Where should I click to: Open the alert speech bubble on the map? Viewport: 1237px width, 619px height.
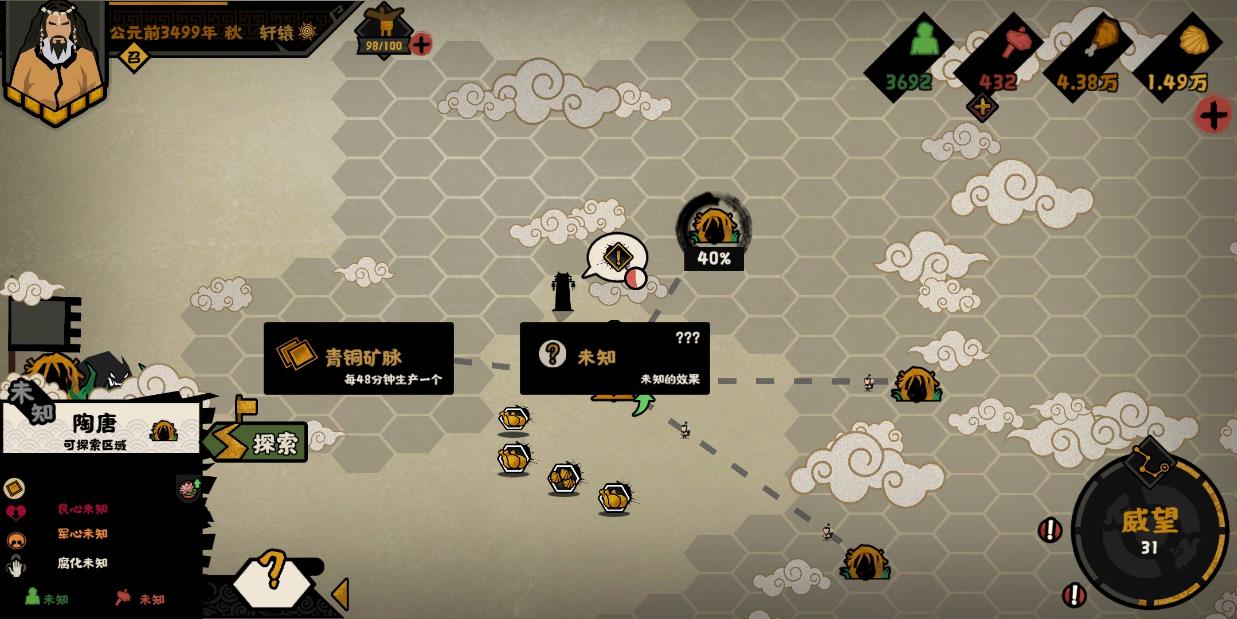617,258
